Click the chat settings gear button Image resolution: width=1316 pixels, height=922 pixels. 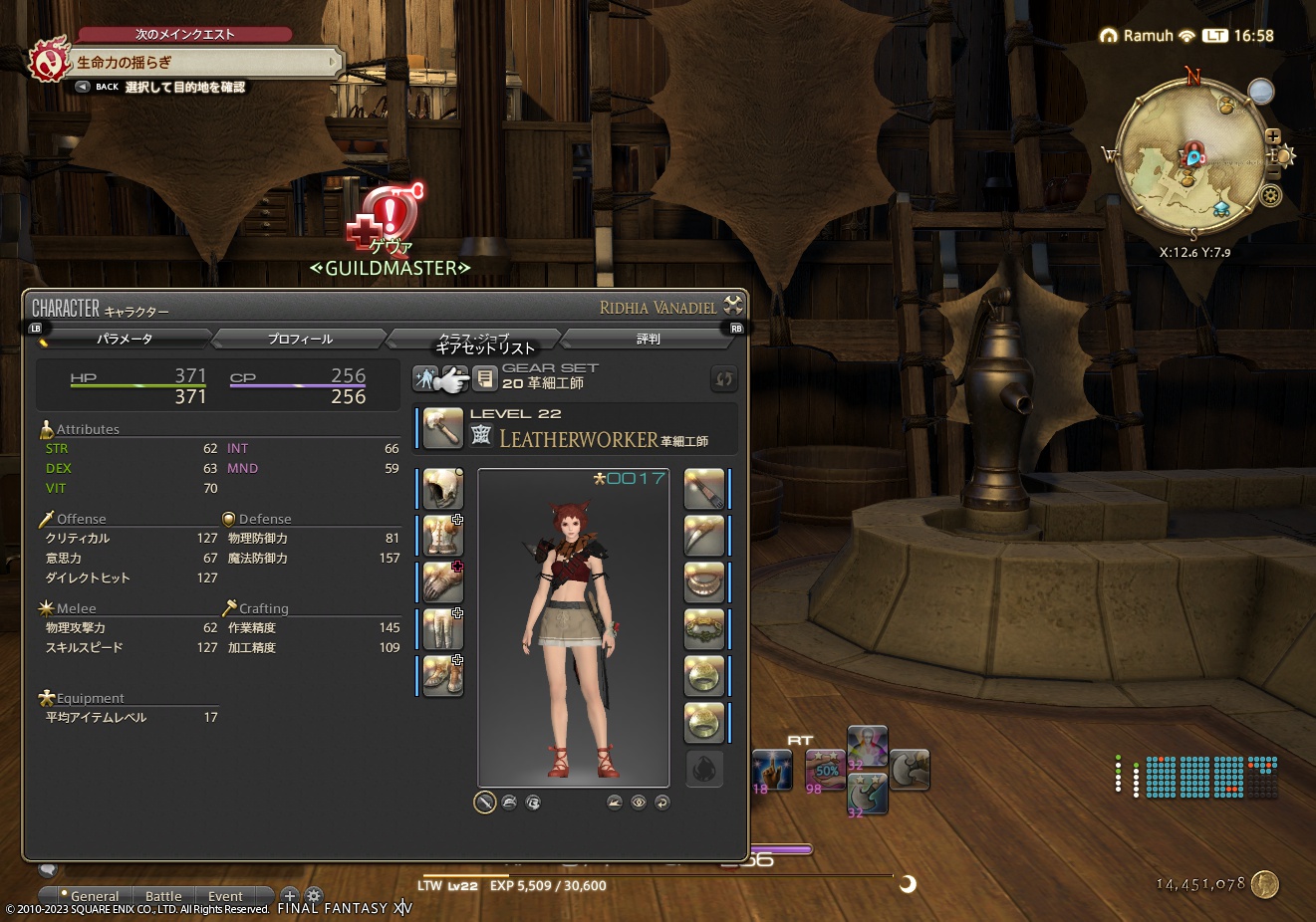coord(314,895)
